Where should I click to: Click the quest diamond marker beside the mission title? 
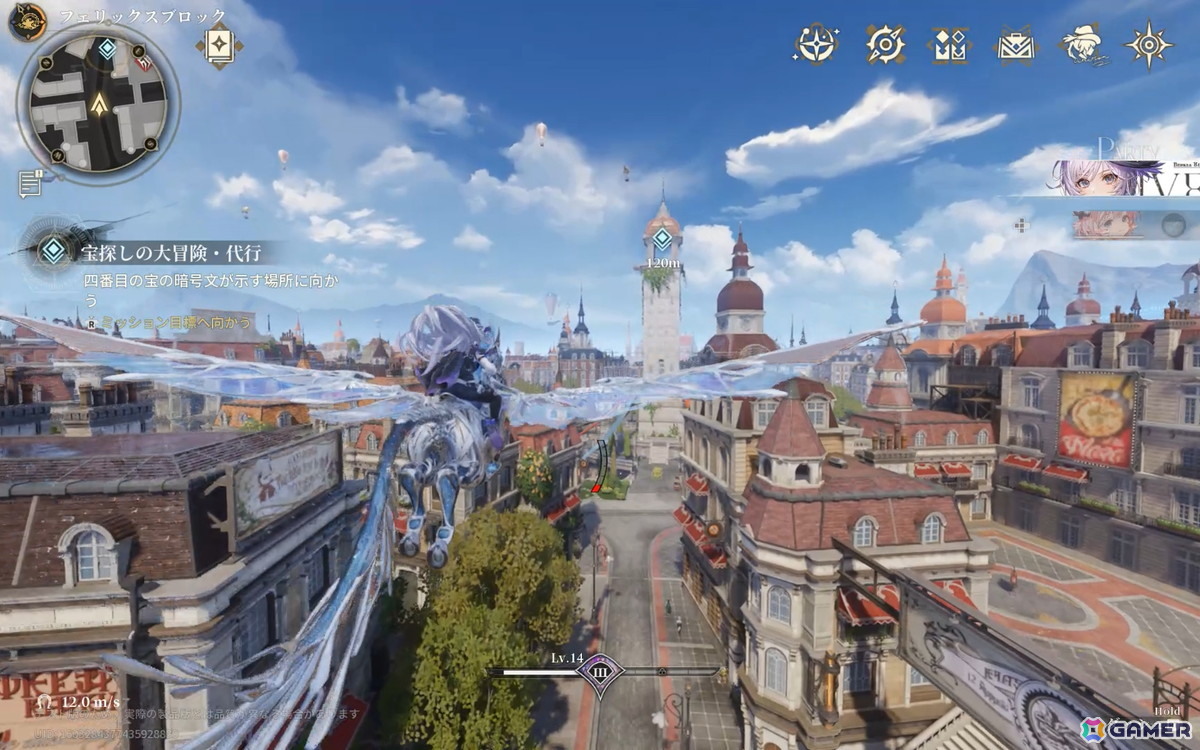pyautogui.click(x=53, y=250)
